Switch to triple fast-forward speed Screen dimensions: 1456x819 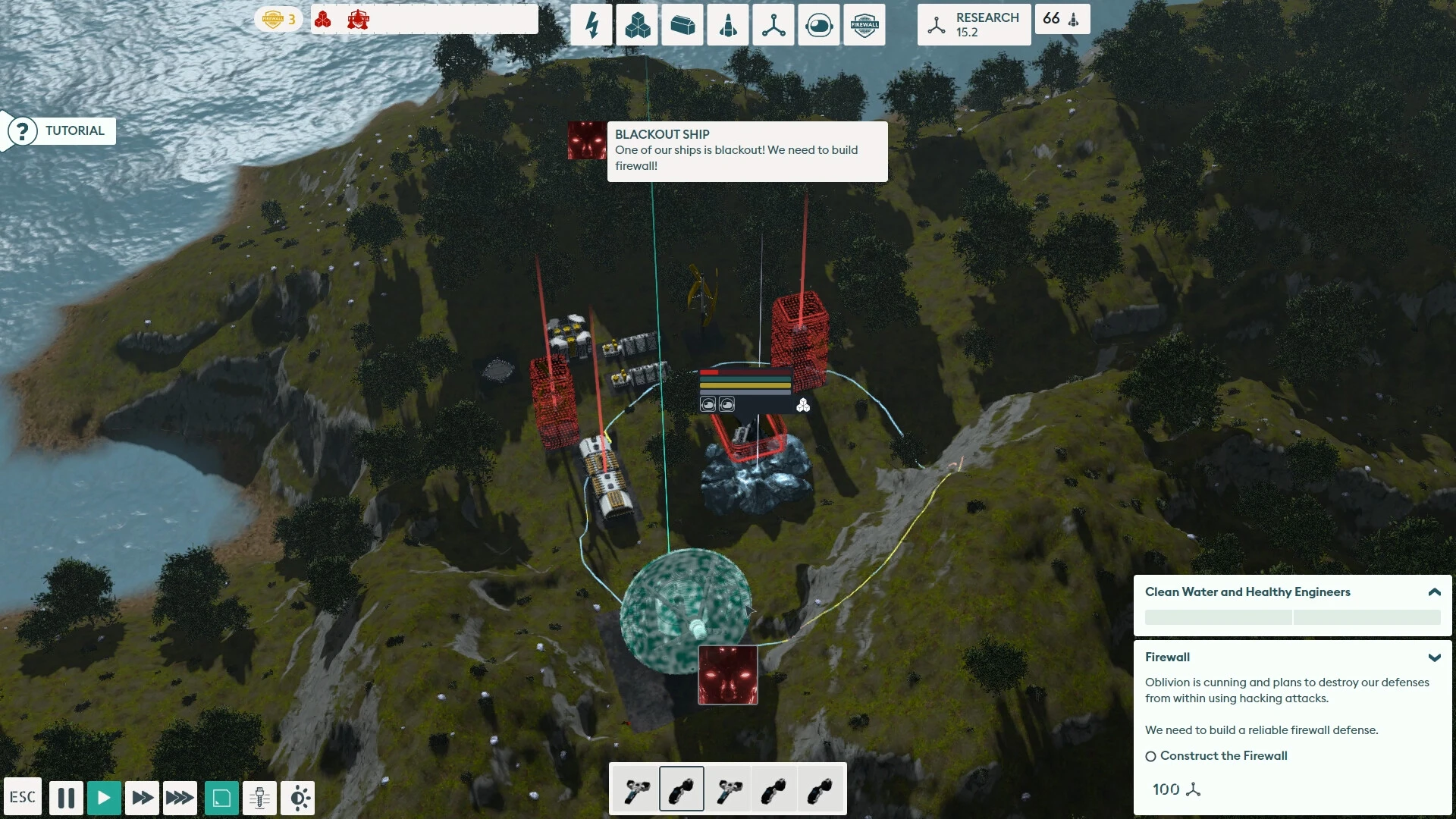(180, 798)
